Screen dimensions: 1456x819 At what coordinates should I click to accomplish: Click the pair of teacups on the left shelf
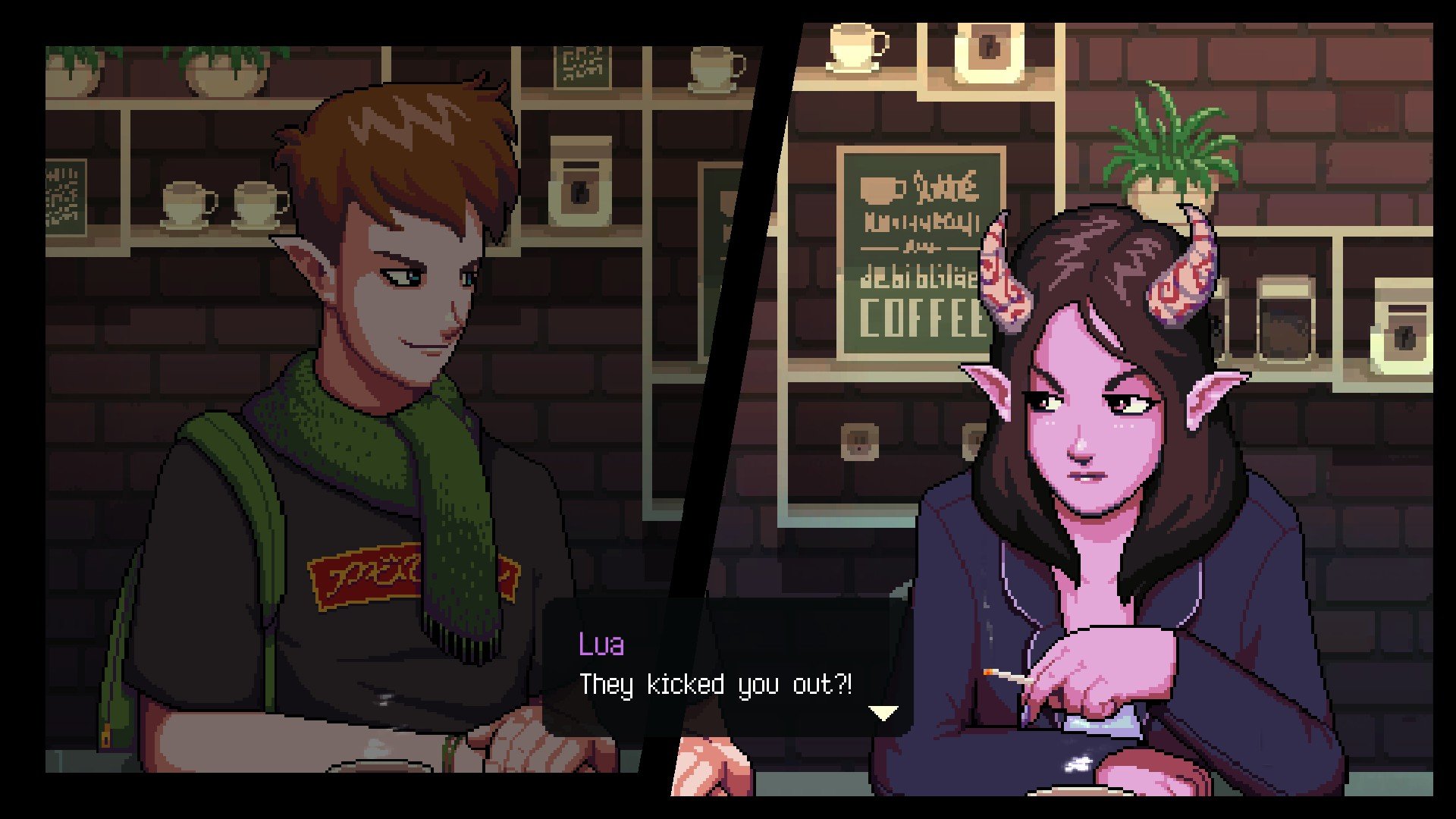pyautogui.click(x=220, y=205)
